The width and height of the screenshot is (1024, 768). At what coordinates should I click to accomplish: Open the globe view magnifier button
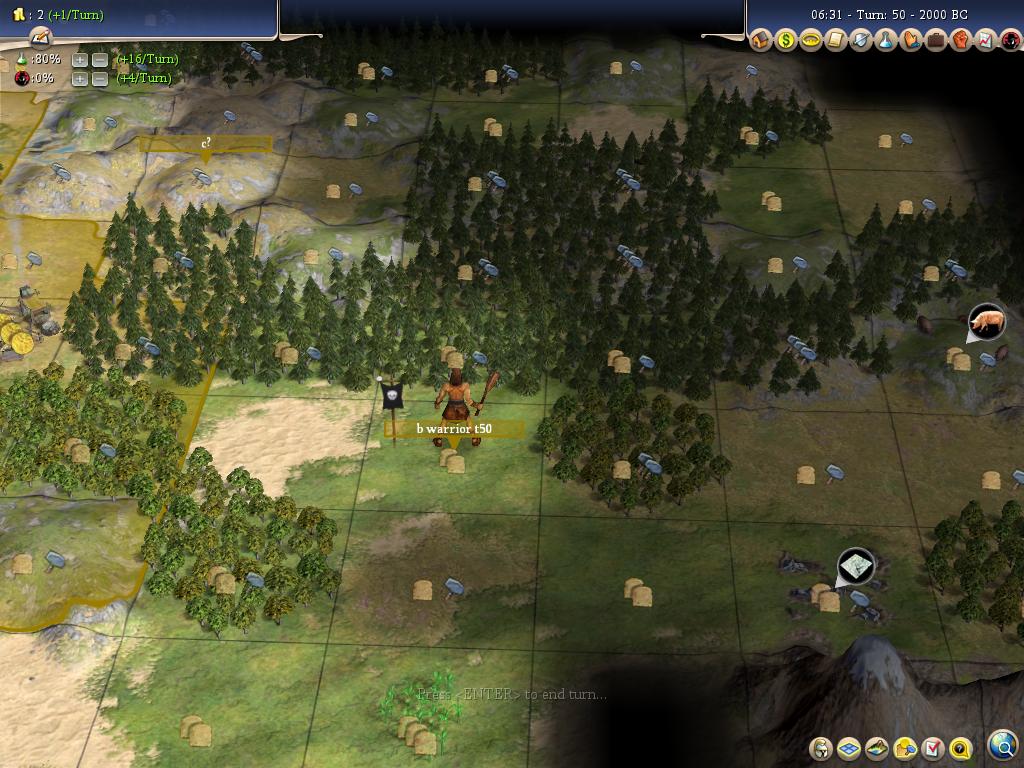click(x=1002, y=745)
